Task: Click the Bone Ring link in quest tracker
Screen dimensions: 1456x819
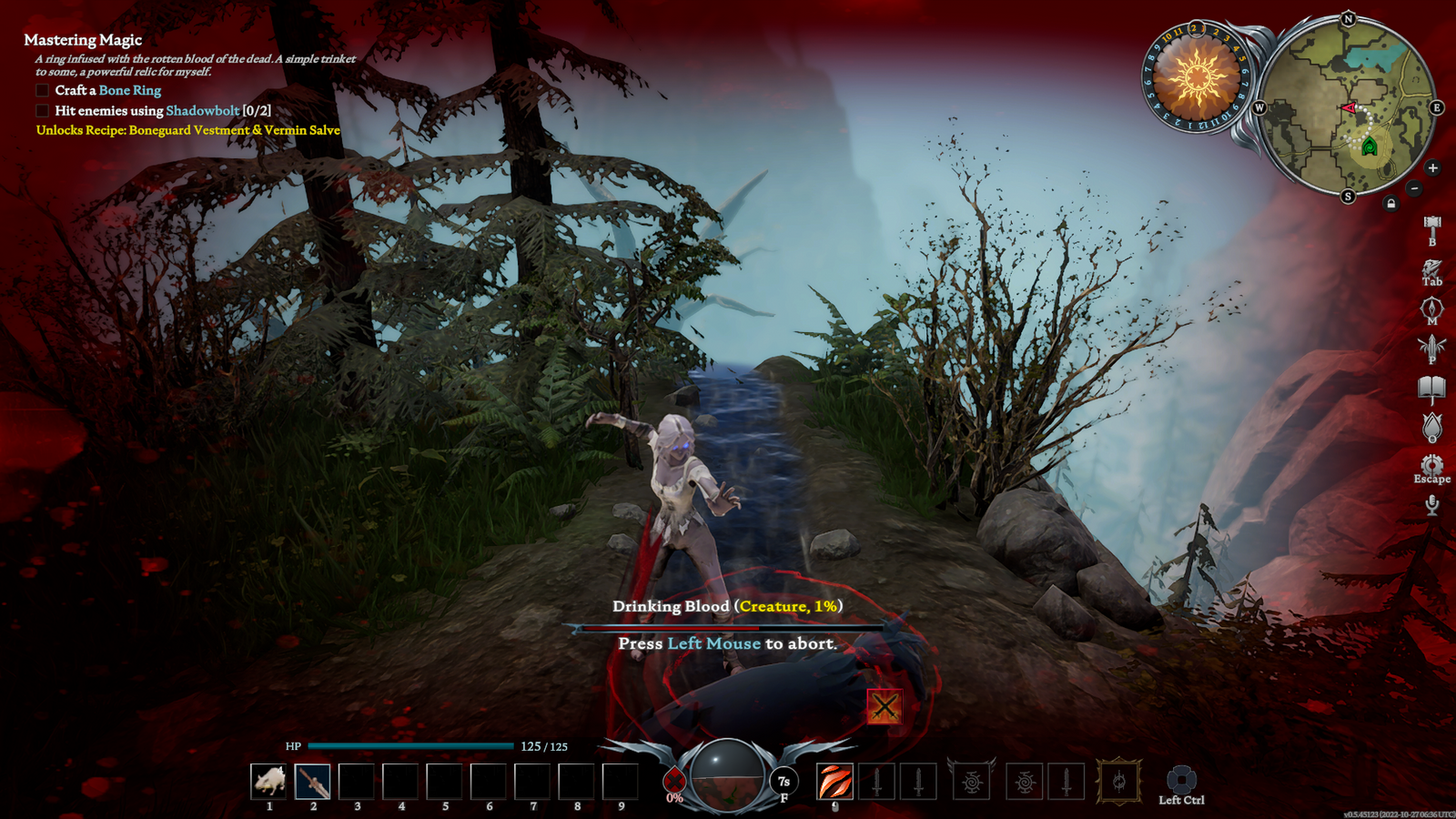Action: (x=130, y=90)
